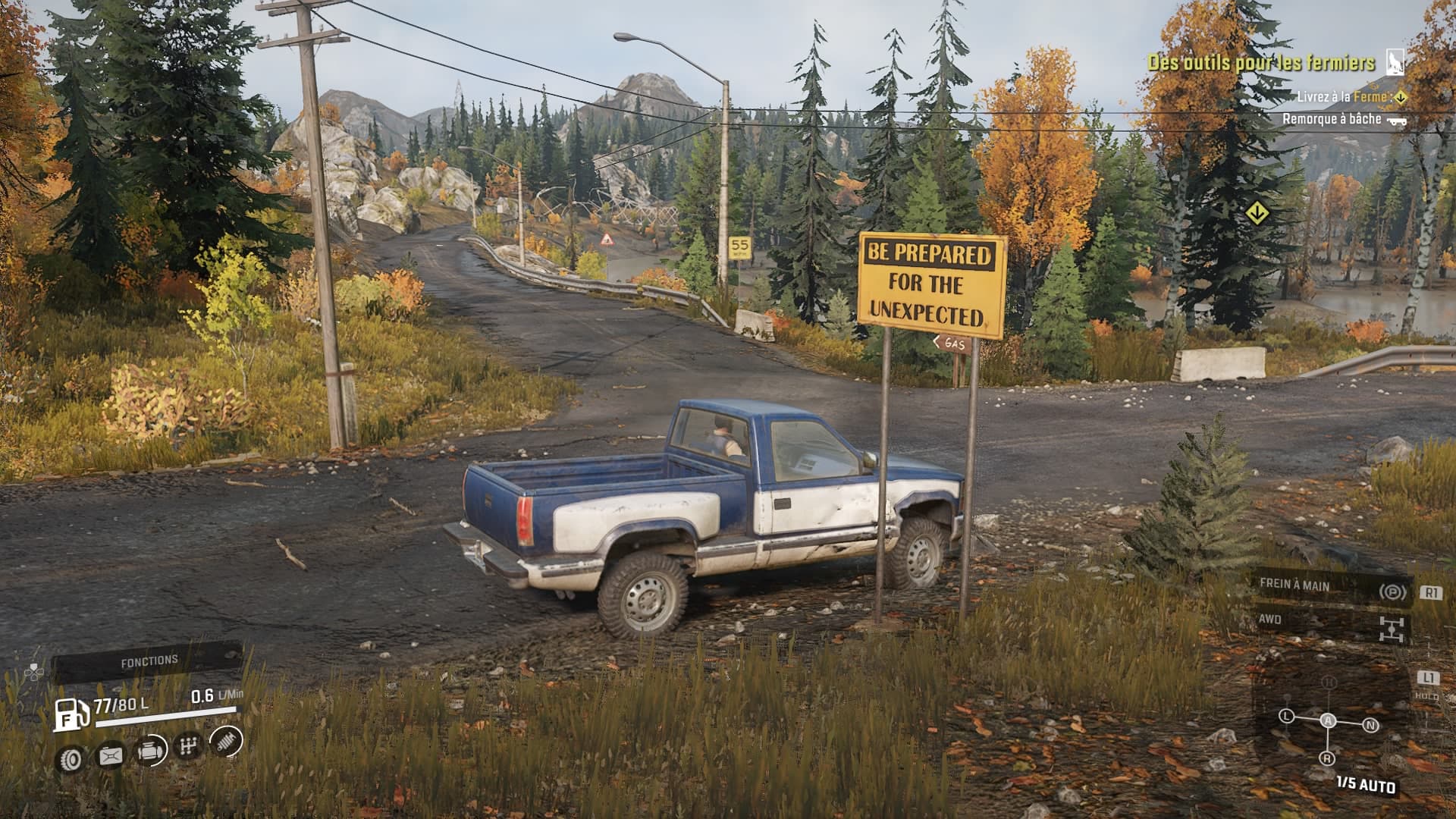Select the 'Remorque à bâche' trailer objective
Viewport: 1456px width, 819px height.
click(x=1332, y=119)
